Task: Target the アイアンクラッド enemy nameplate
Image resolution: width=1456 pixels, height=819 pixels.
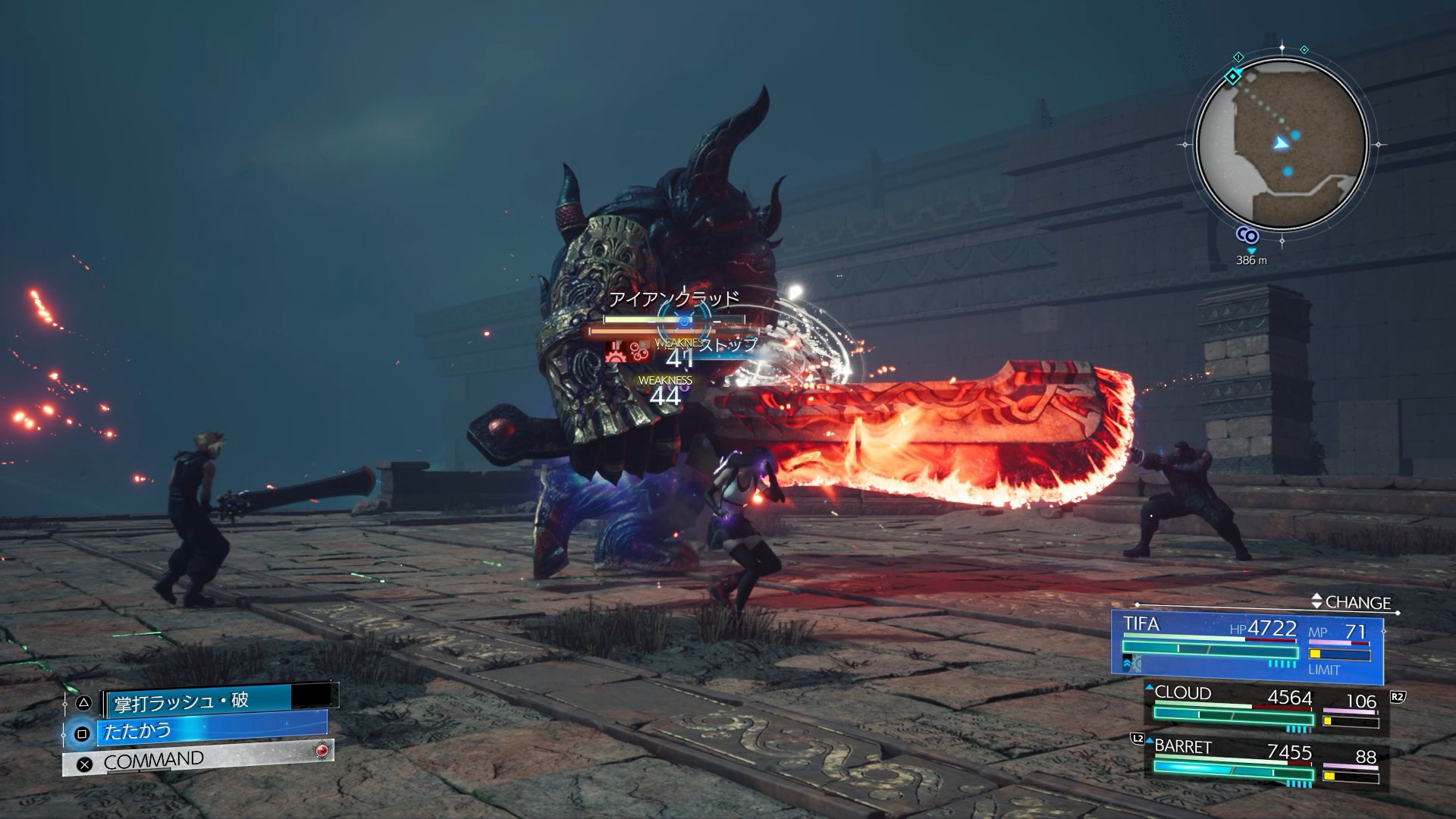Action: pos(673,299)
